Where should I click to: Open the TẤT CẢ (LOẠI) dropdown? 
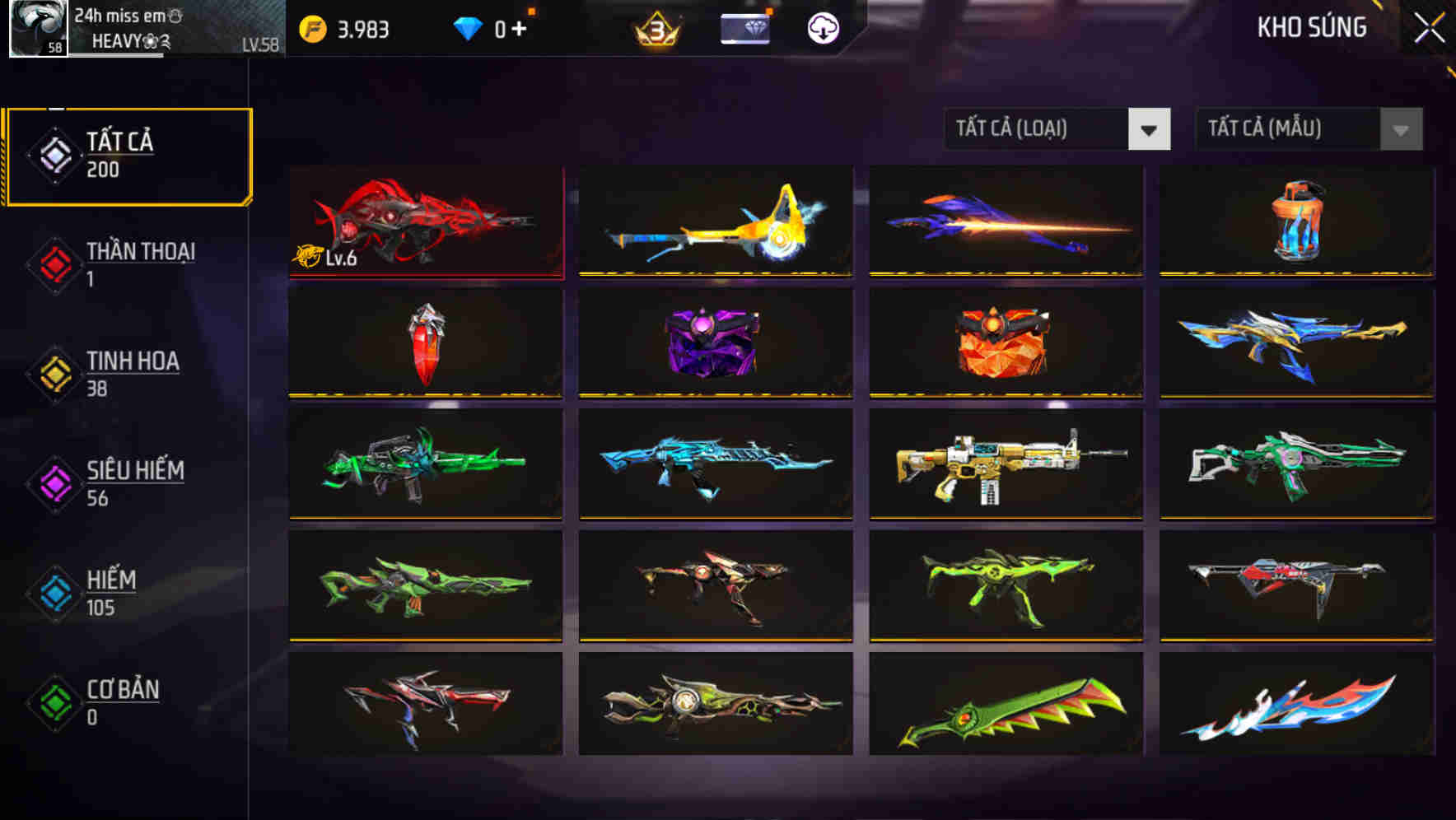[x=1038, y=129]
